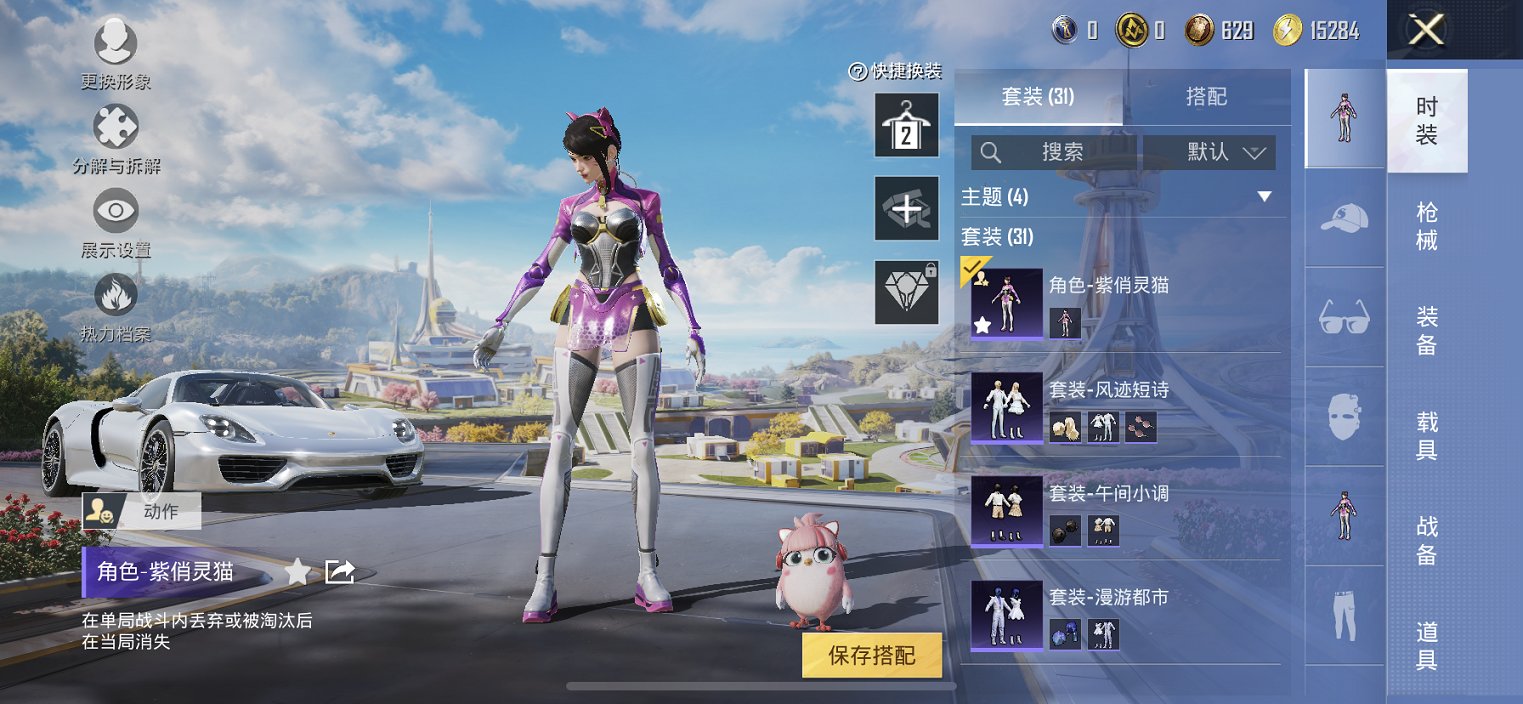
Task: Share the 紫俏灵猫 outfit
Action: tap(340, 572)
